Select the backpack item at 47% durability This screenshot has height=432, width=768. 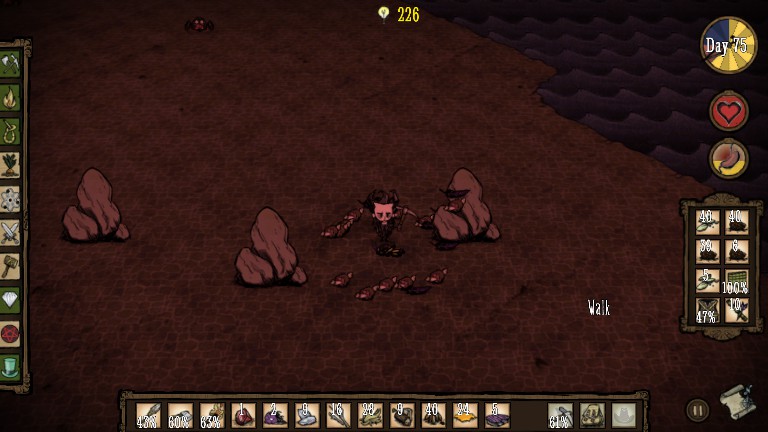pyautogui.click(x=707, y=309)
